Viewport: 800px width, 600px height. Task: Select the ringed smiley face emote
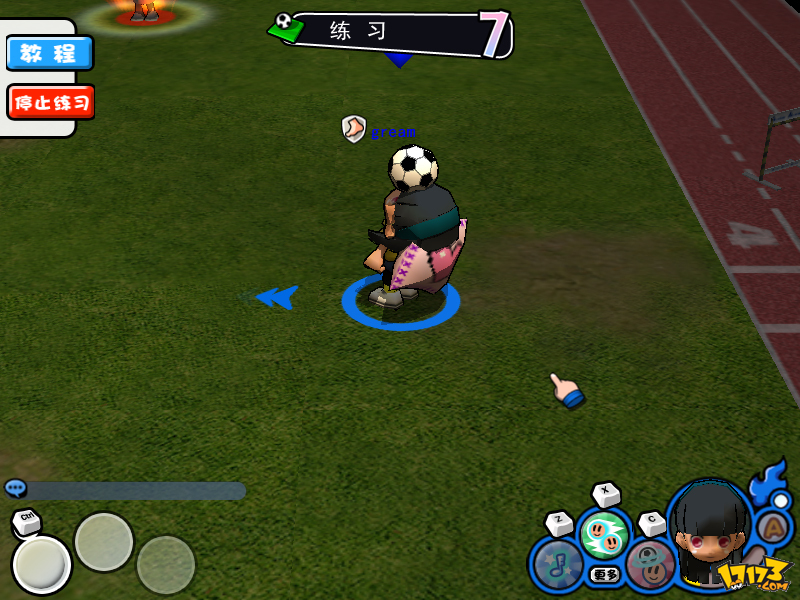tap(651, 563)
